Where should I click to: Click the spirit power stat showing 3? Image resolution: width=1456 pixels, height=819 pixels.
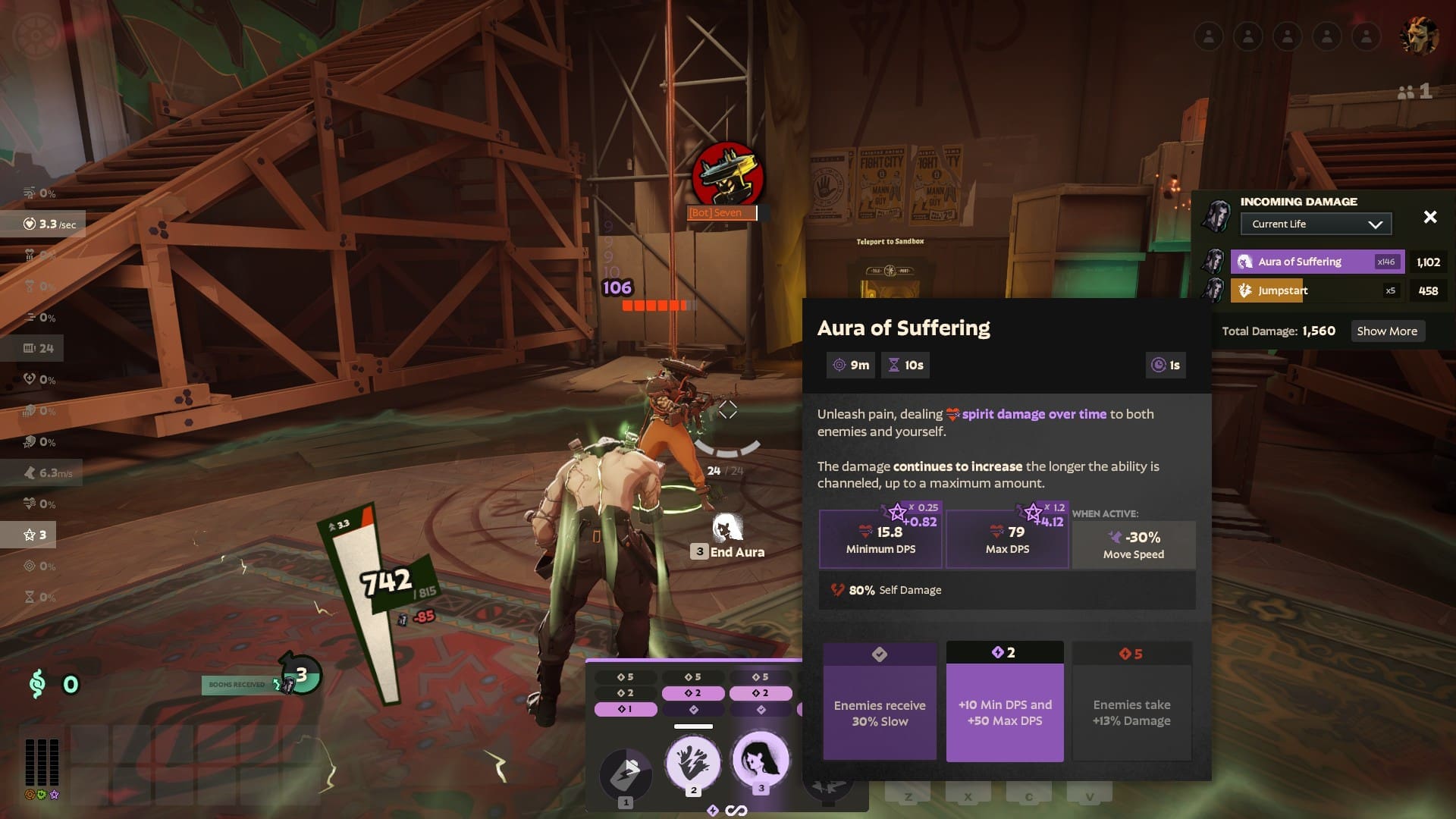pyautogui.click(x=36, y=535)
